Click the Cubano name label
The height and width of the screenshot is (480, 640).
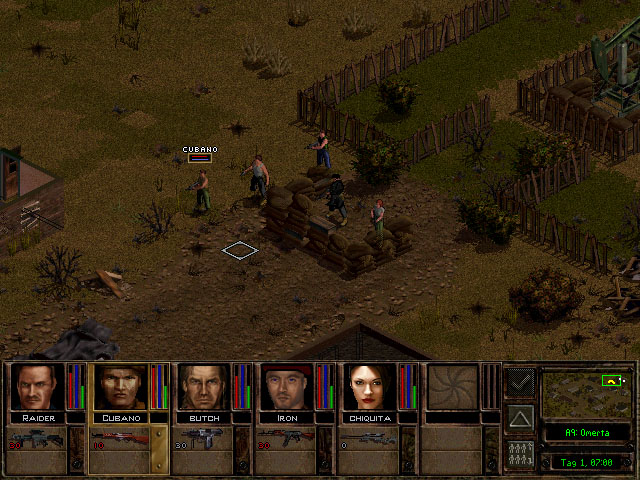[x=120, y=417]
